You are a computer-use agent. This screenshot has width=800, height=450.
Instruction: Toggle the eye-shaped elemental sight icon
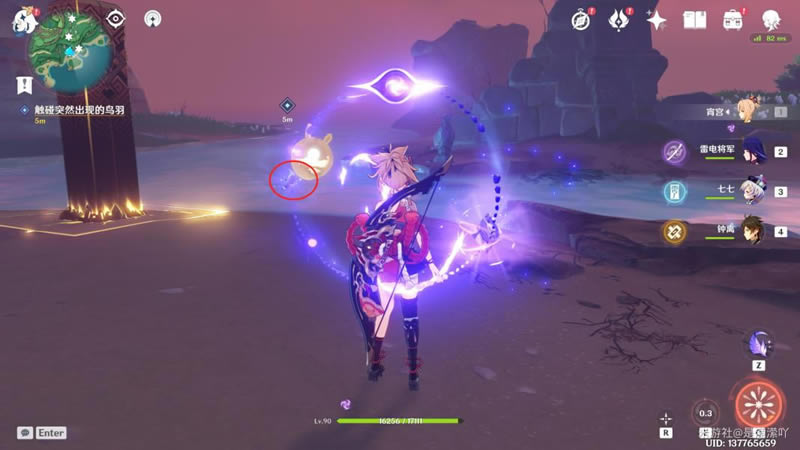[x=116, y=18]
